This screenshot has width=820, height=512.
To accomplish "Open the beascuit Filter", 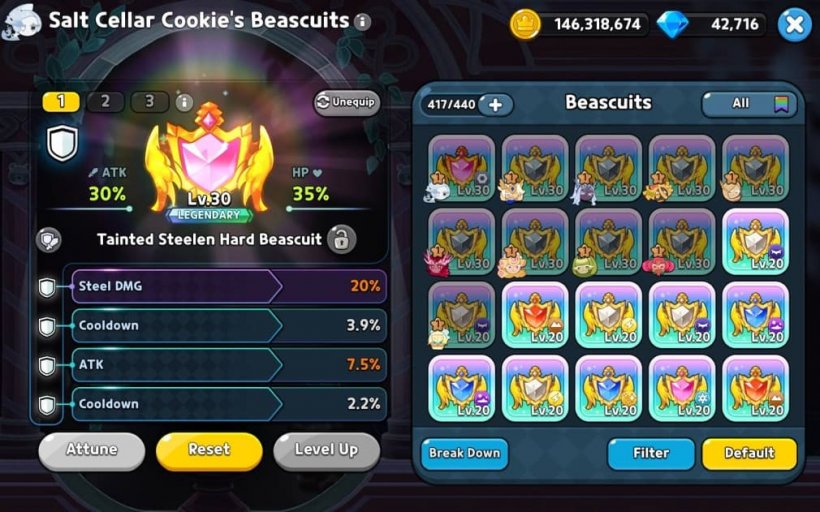I will tap(650, 453).
